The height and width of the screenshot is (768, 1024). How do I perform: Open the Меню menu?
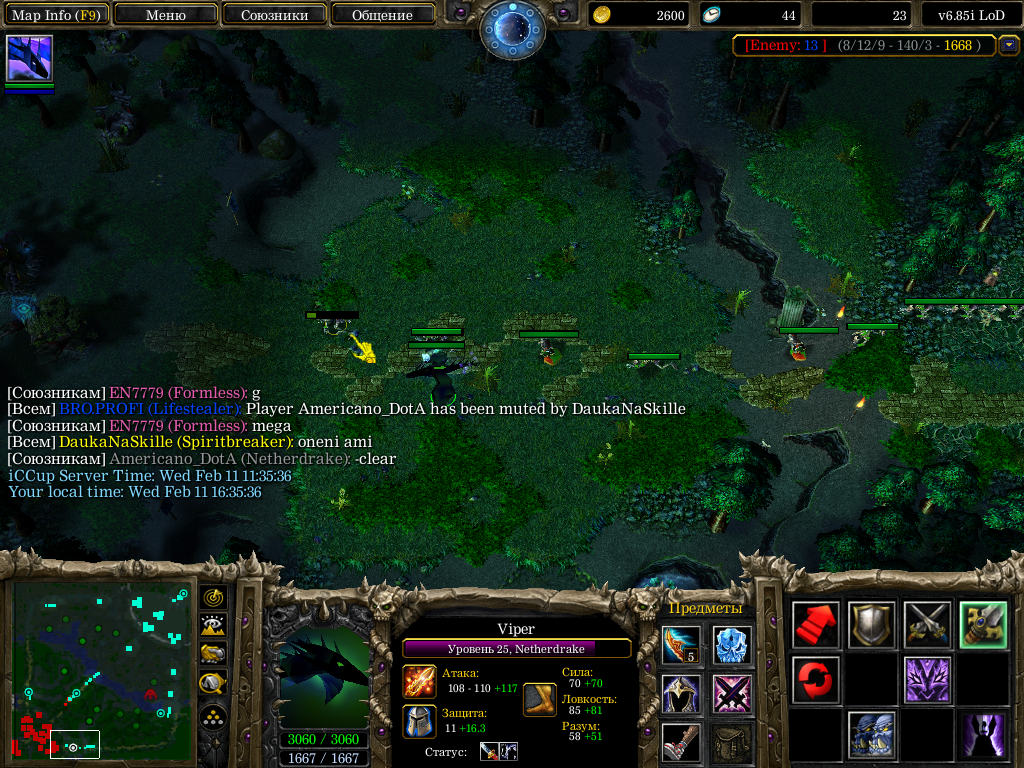coord(166,15)
